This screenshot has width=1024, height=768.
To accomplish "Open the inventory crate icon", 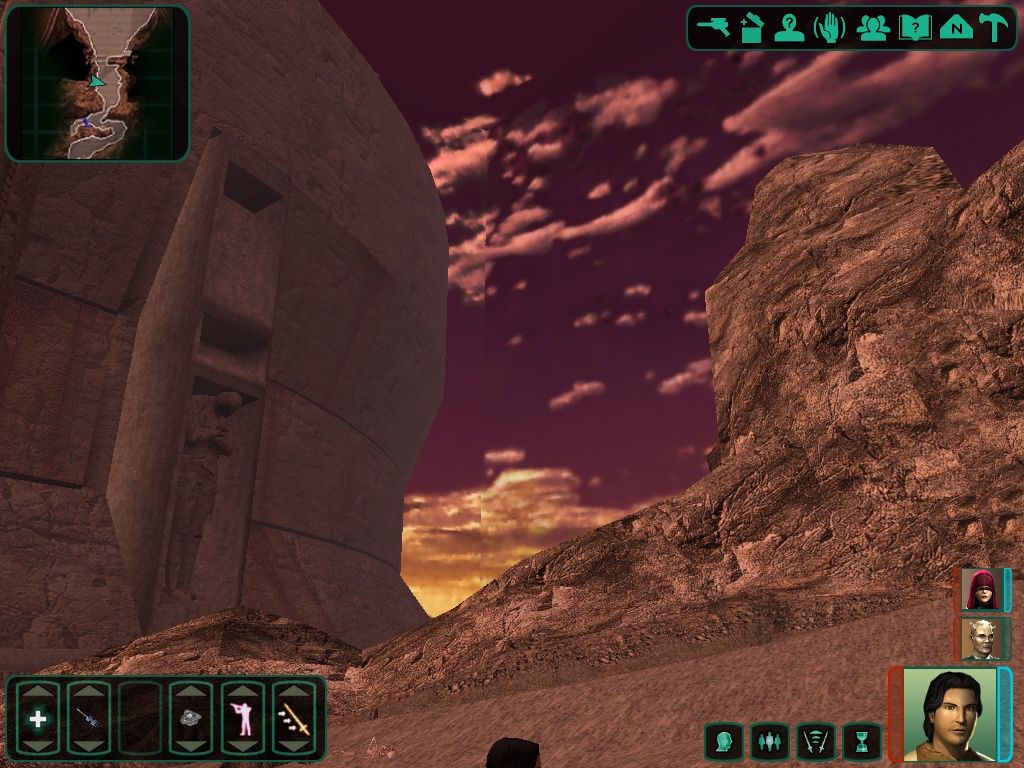I will pyautogui.click(x=752, y=28).
